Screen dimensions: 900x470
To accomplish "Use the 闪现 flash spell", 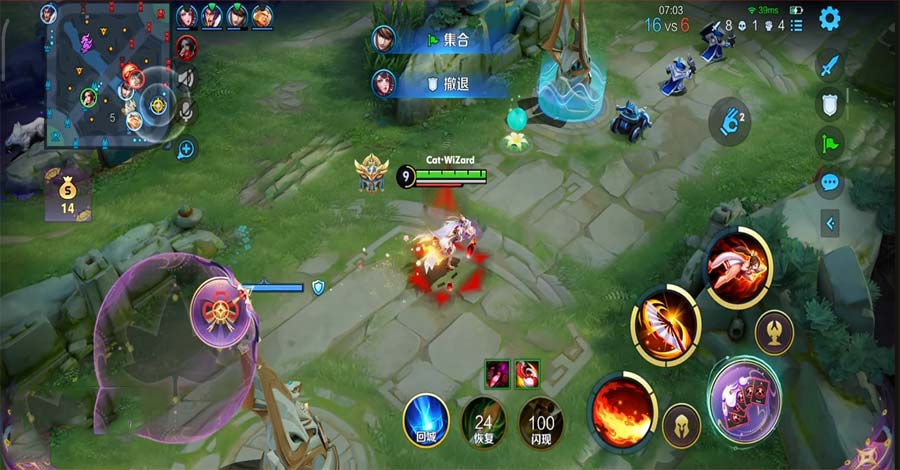I will coord(541,419).
